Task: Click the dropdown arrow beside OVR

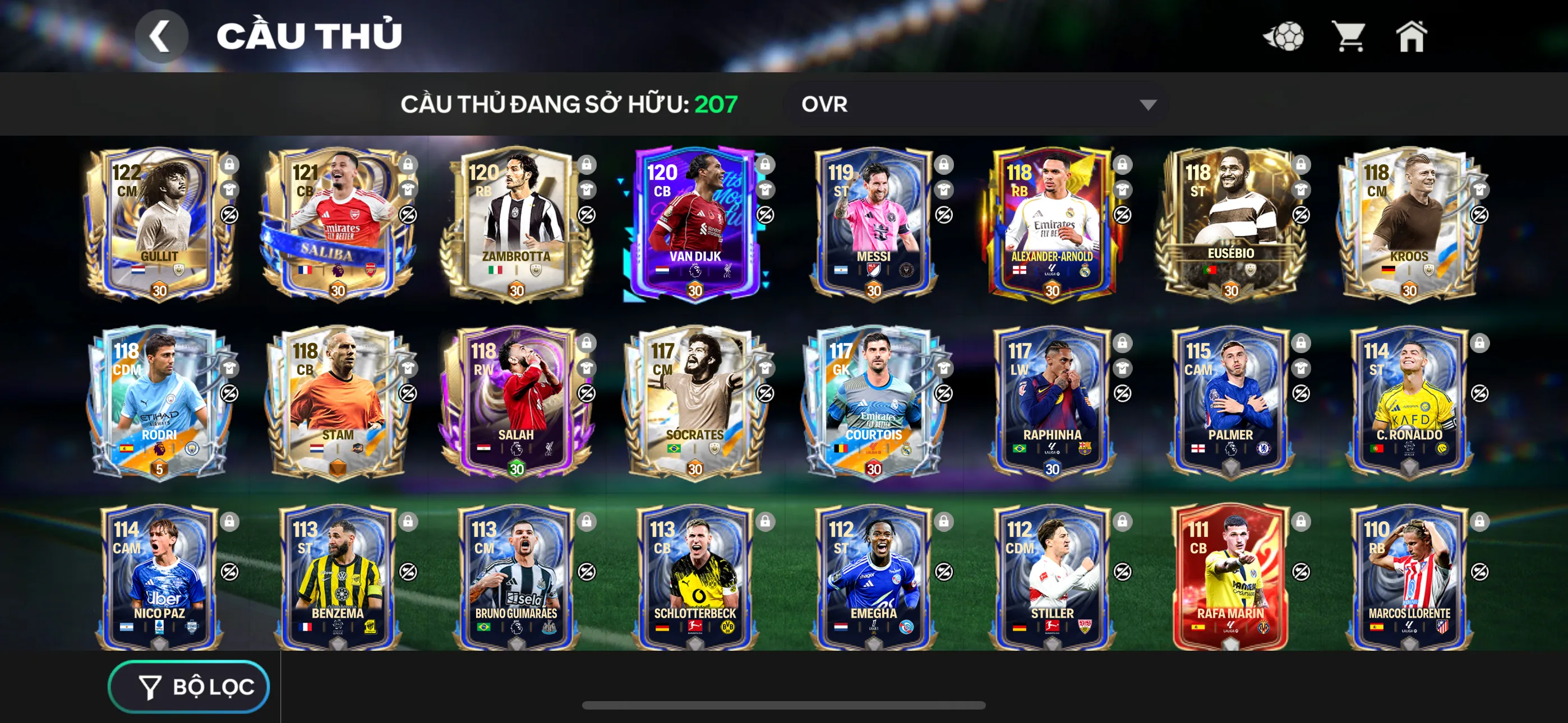Action: pos(1147,104)
